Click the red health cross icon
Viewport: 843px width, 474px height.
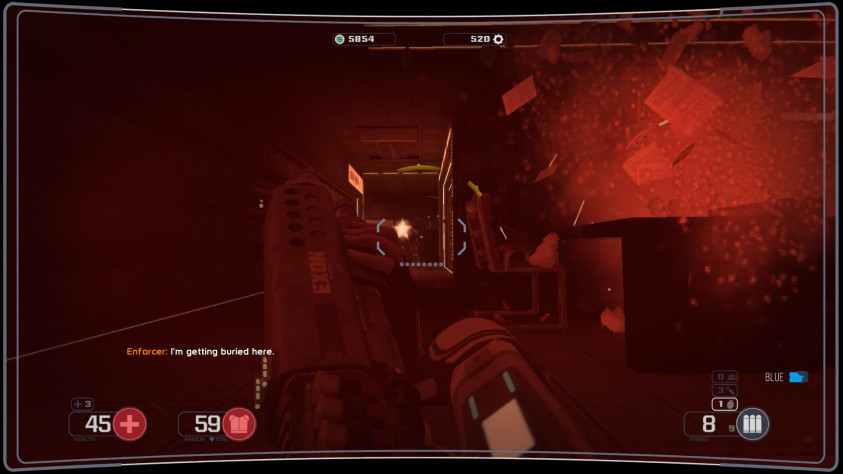click(x=129, y=424)
